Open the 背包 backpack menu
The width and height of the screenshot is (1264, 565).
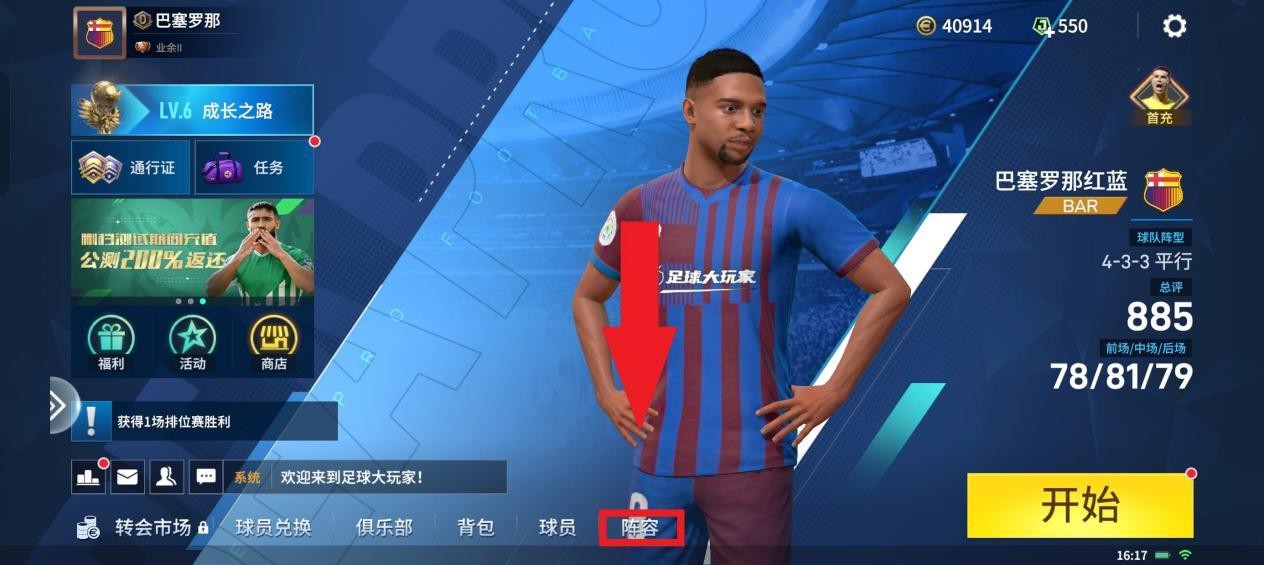pos(476,527)
